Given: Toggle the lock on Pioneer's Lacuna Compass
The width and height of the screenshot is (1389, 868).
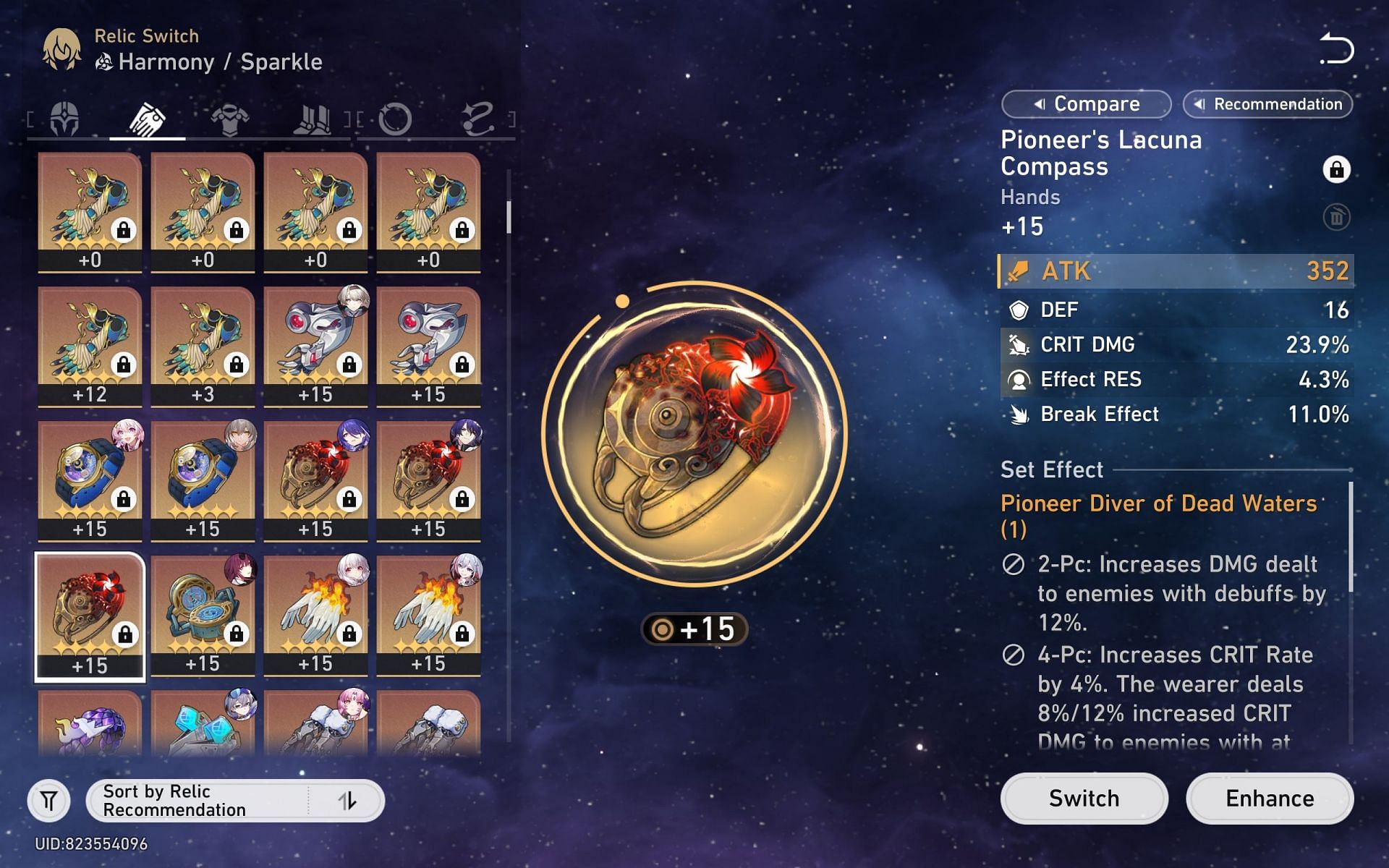Looking at the screenshot, I should (1336, 169).
